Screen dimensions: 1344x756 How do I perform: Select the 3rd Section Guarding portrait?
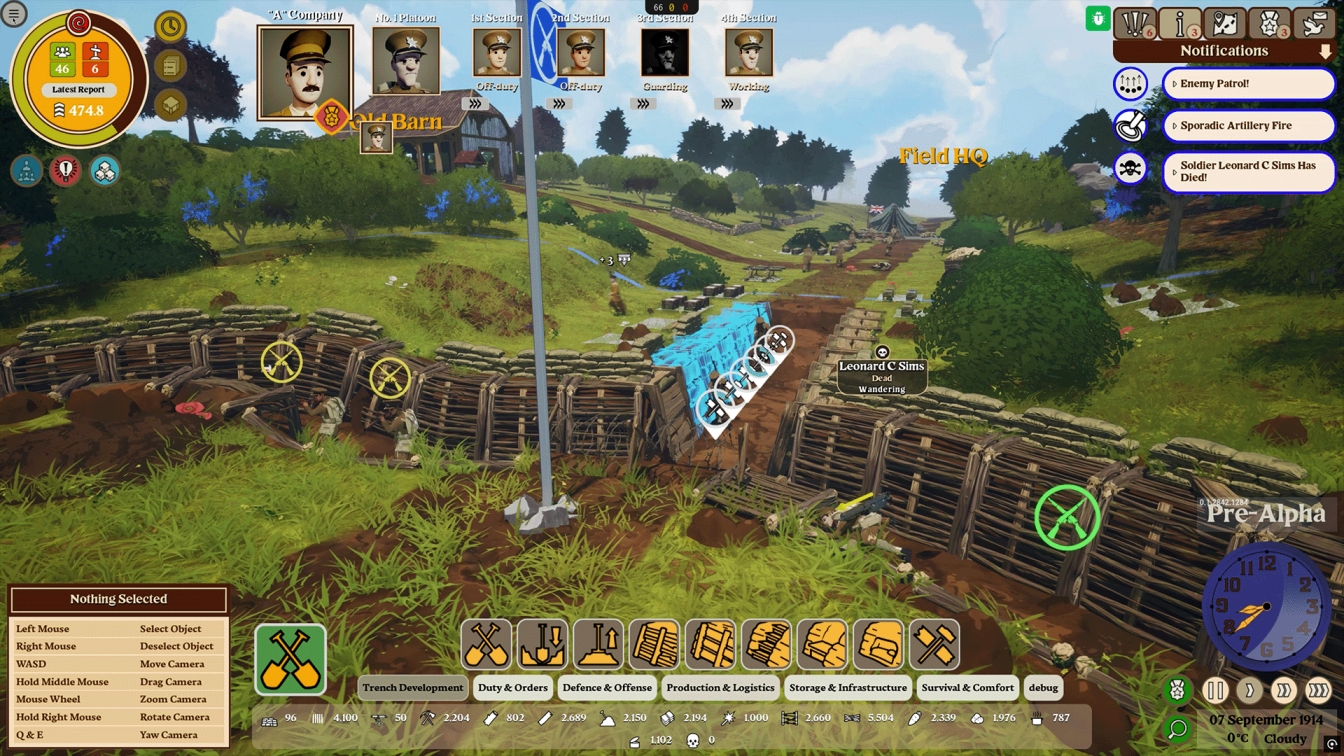(x=665, y=52)
